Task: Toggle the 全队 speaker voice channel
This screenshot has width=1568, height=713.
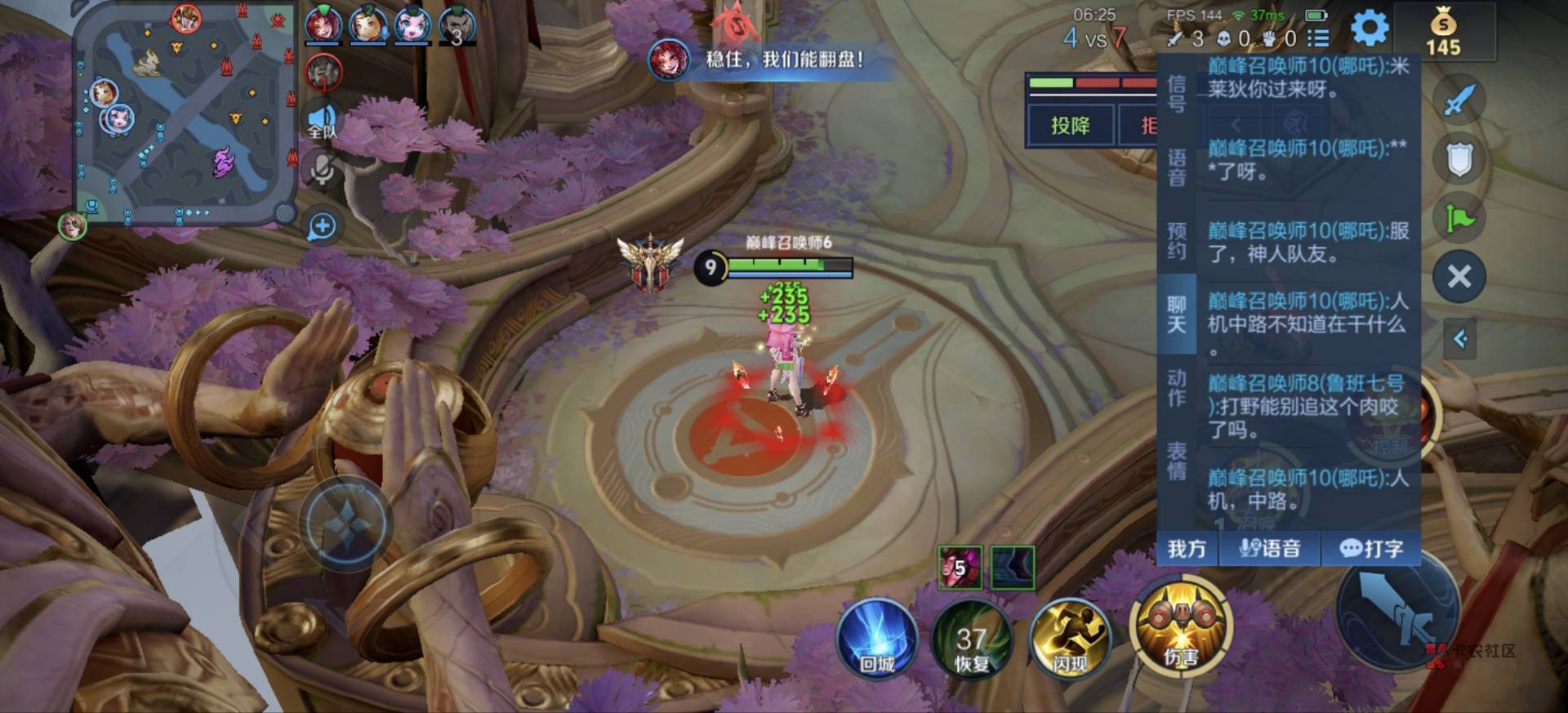Action: point(322,121)
